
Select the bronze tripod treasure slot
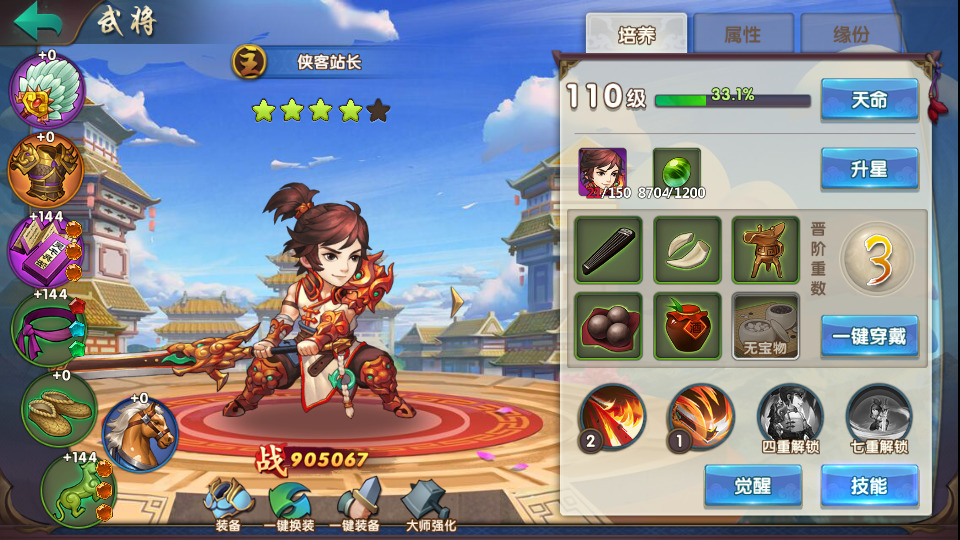765,250
